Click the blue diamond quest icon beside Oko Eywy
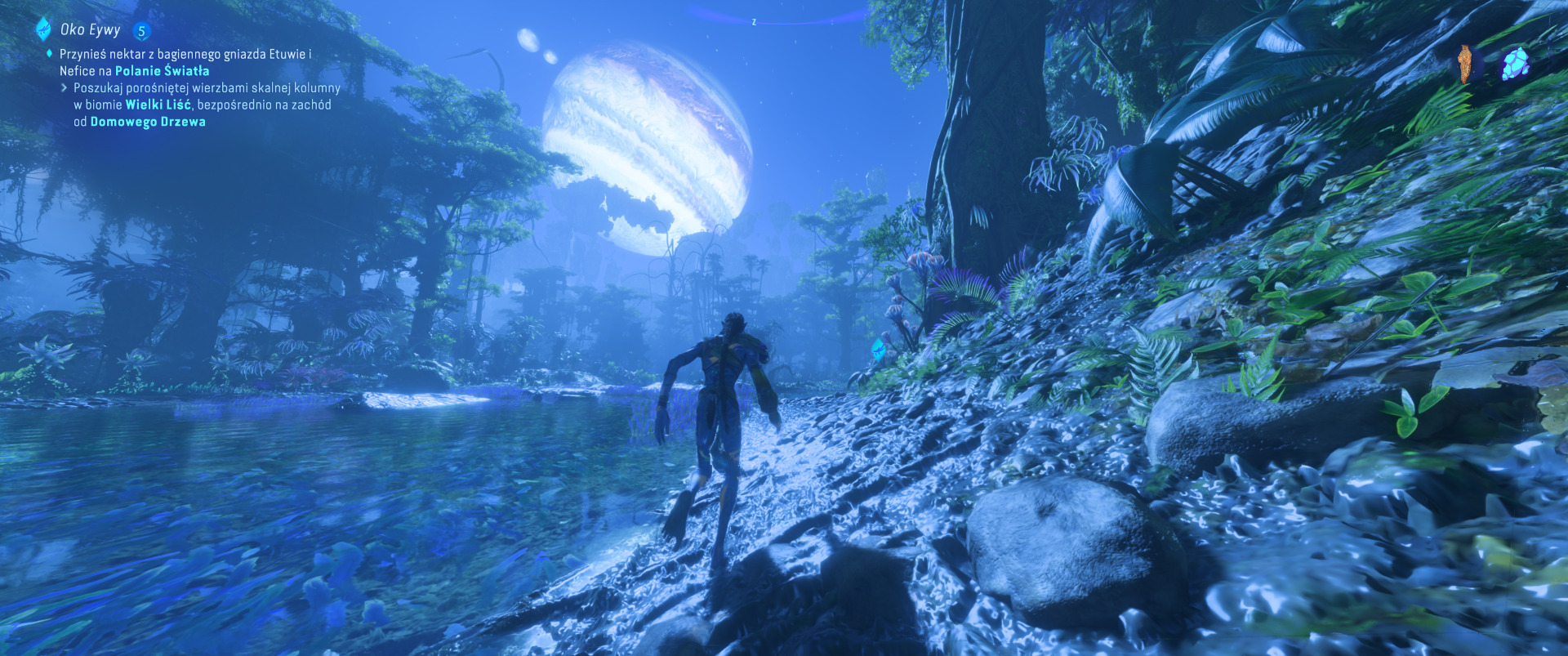 (43, 29)
